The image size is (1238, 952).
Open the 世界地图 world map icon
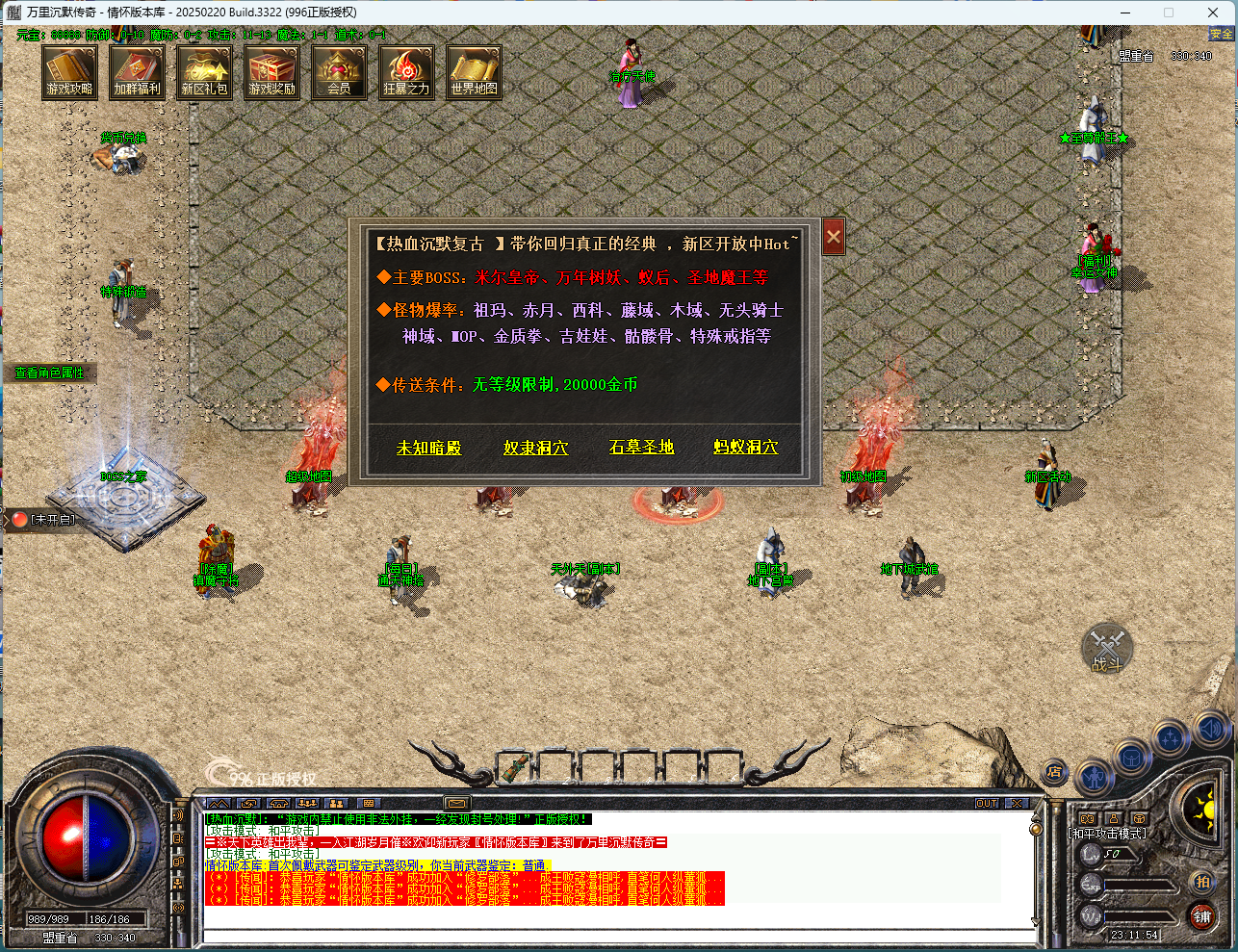(474, 72)
